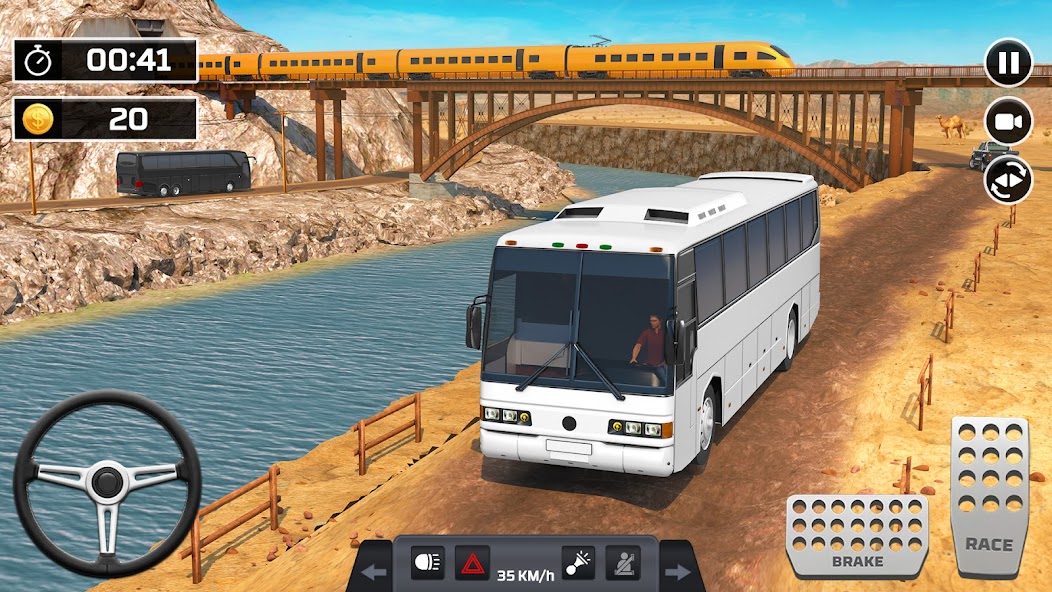The width and height of the screenshot is (1052, 592).
Task: Change the steering control mode
Action: point(1008,180)
